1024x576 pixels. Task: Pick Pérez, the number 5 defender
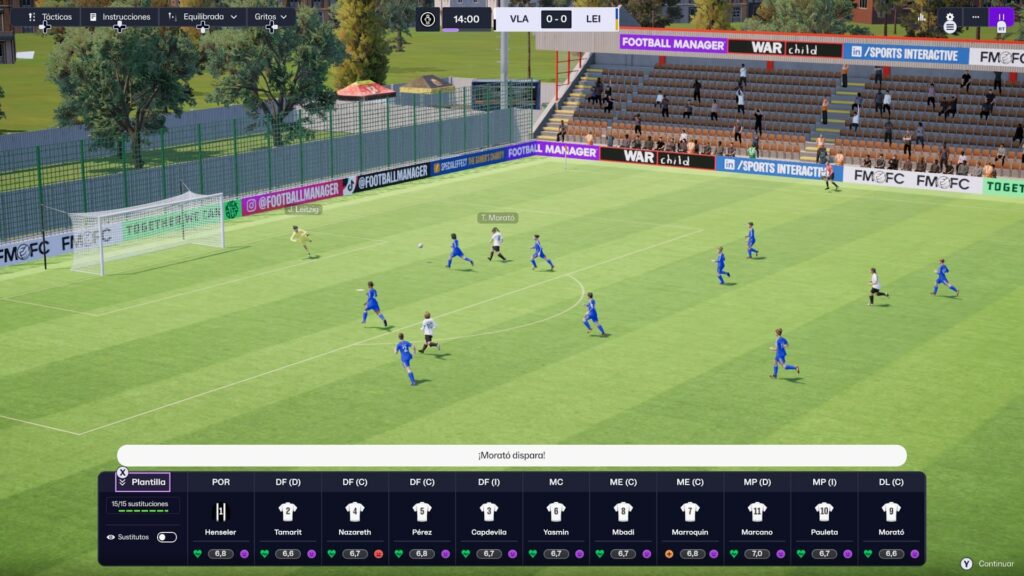click(422, 518)
